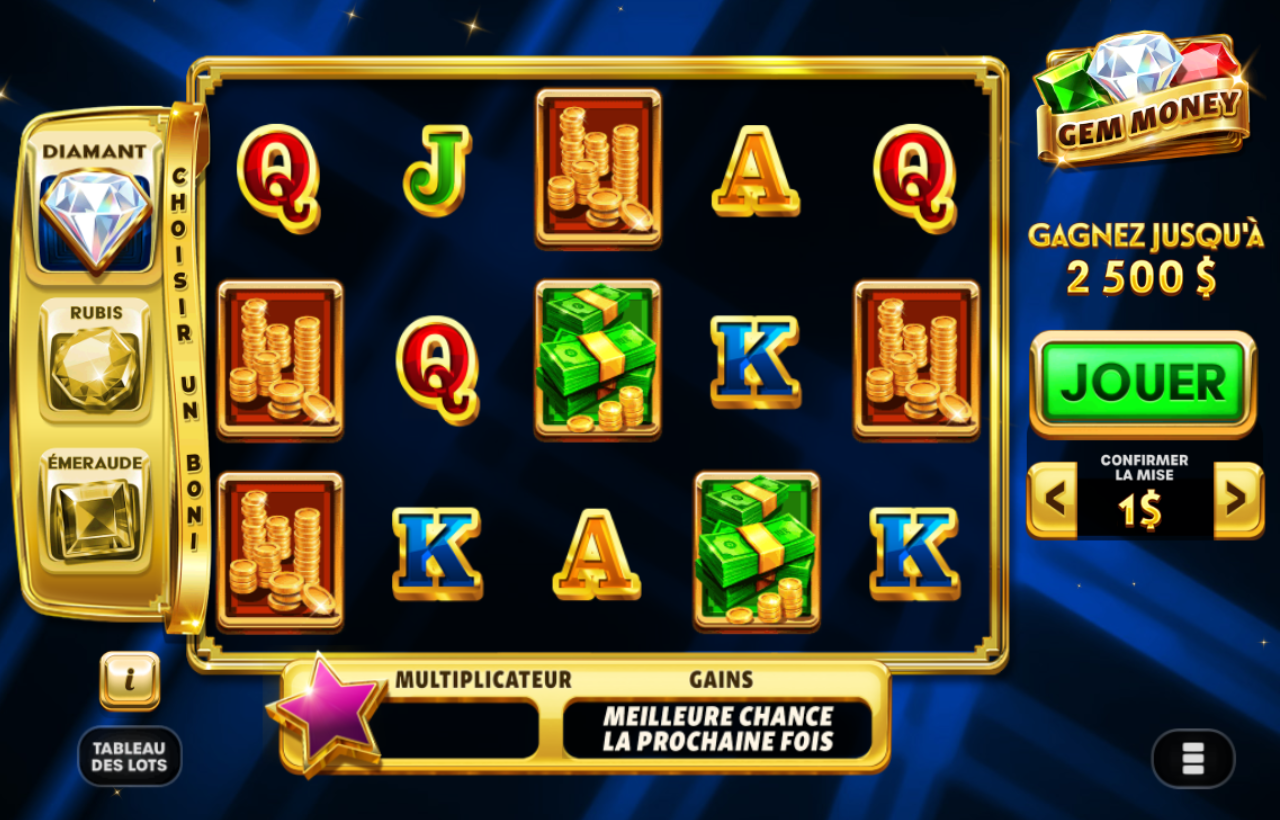
Task: Start the game with the JOUER button
Action: click(1143, 383)
